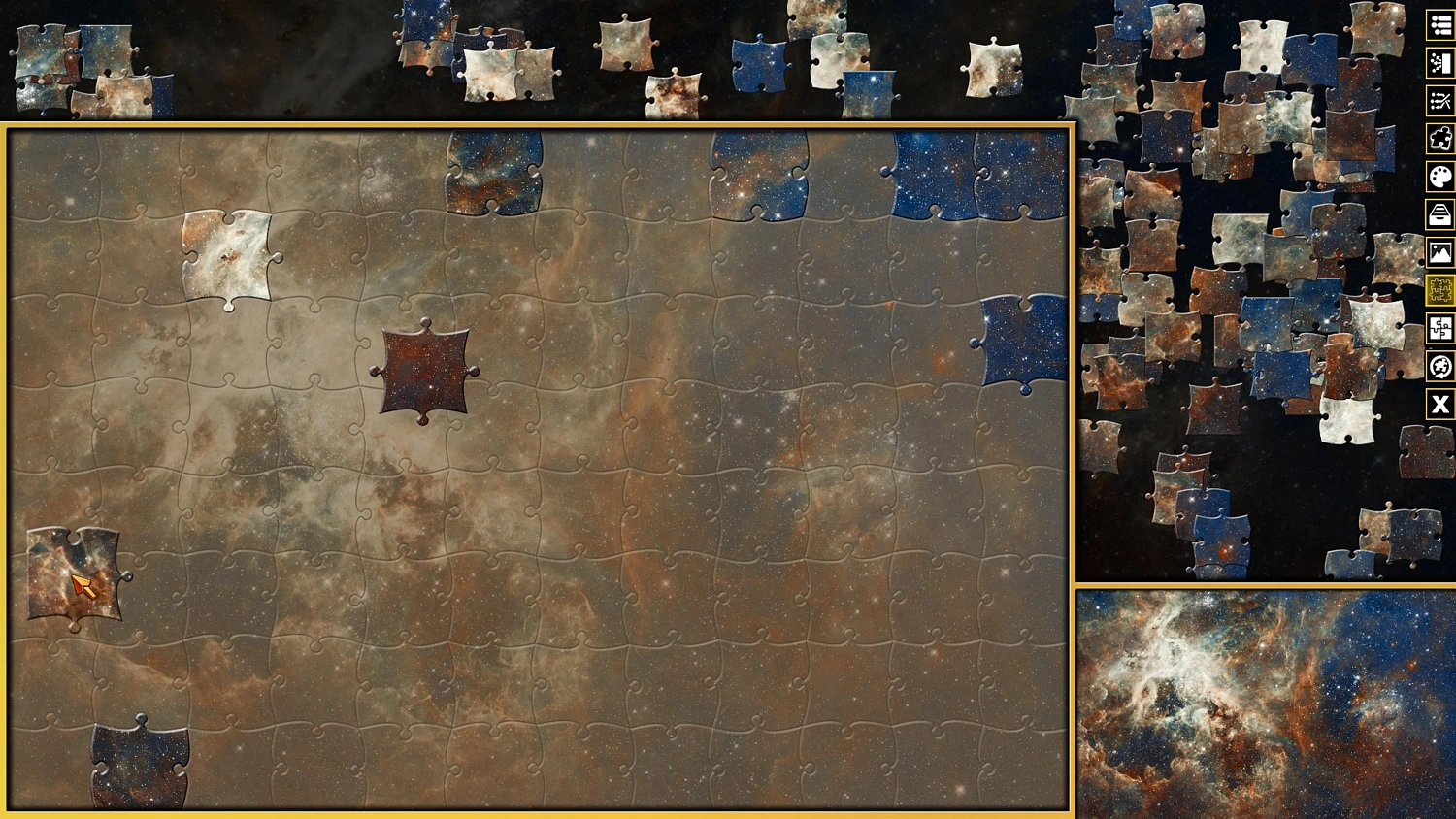Select the scatter pieces tool
The width and height of the screenshot is (1456, 819).
(x=1439, y=62)
